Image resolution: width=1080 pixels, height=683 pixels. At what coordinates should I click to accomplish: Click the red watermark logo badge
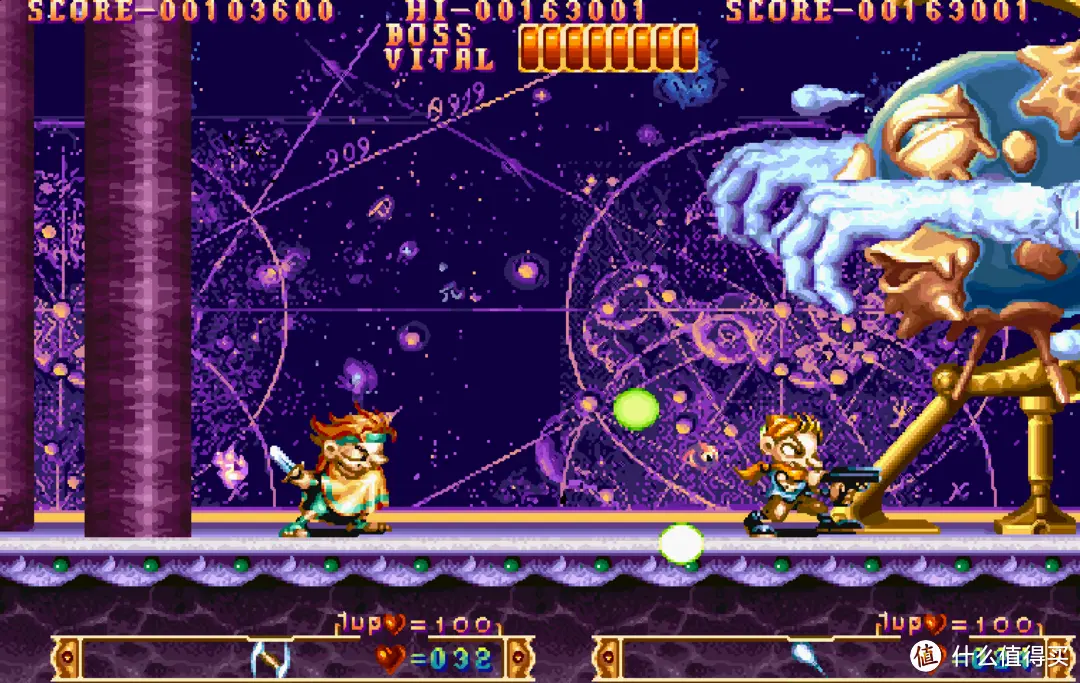click(x=926, y=656)
